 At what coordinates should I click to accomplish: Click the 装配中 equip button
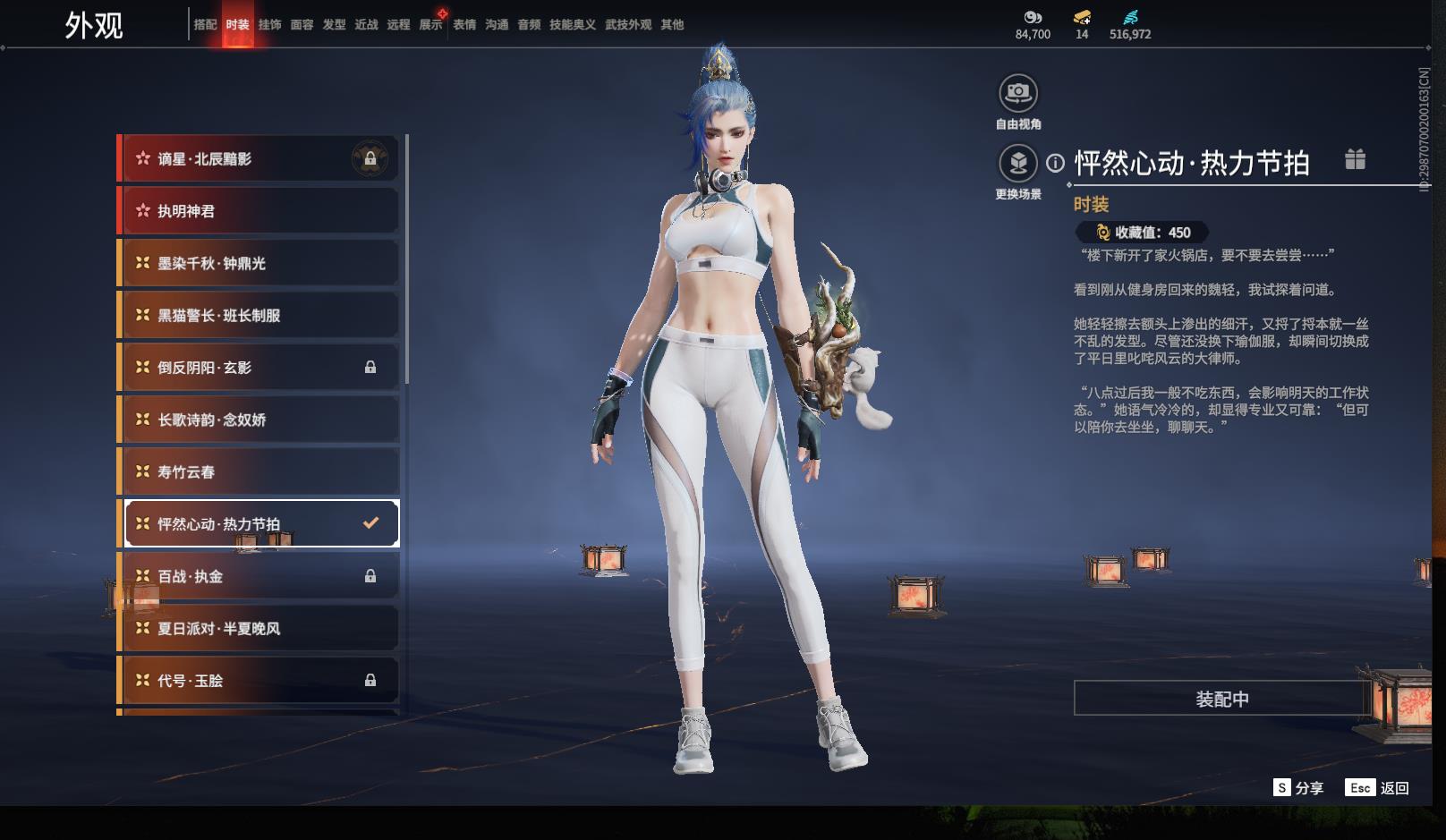point(1221,699)
